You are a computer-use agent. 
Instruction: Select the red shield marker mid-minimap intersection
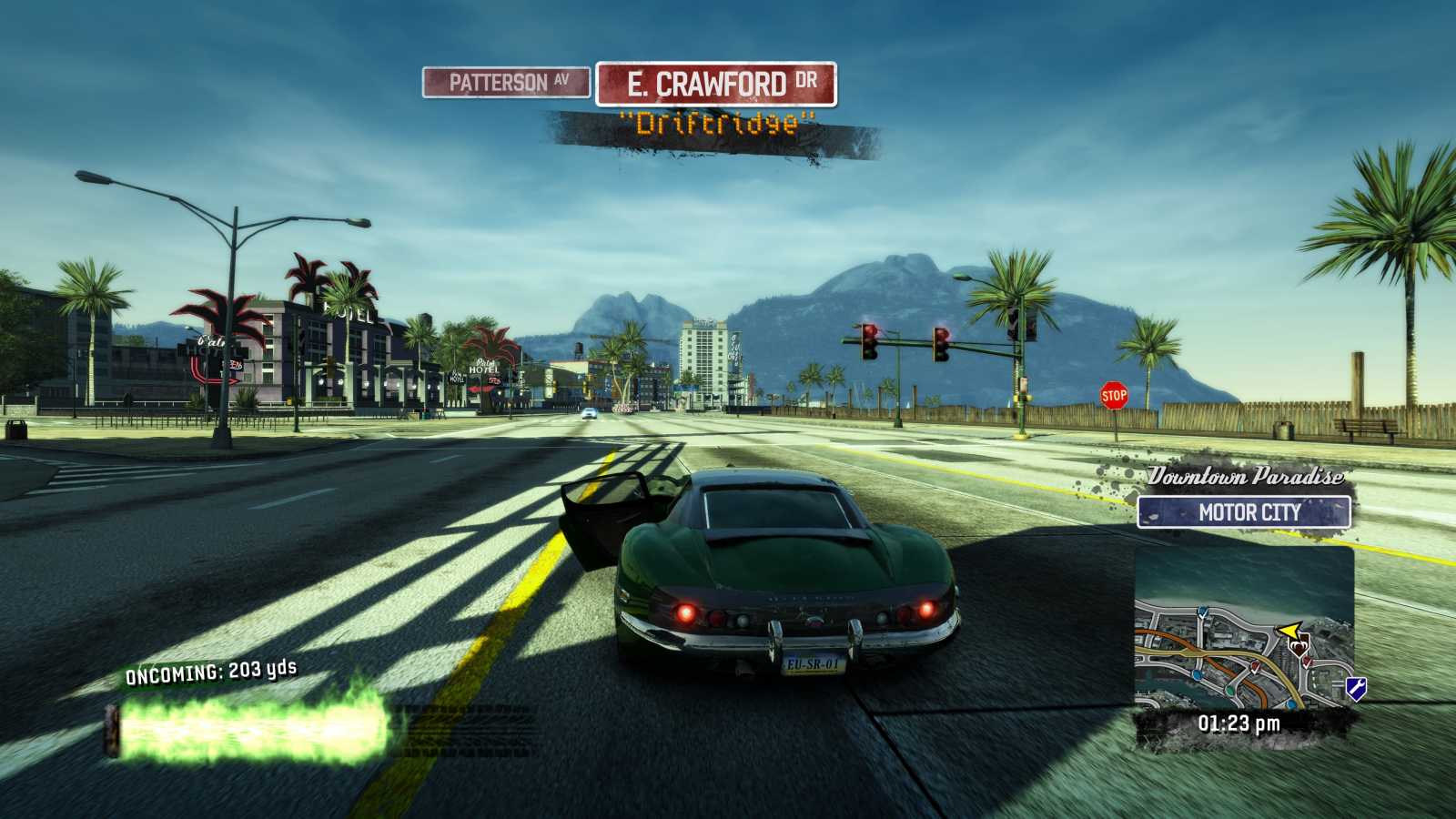(x=1254, y=665)
